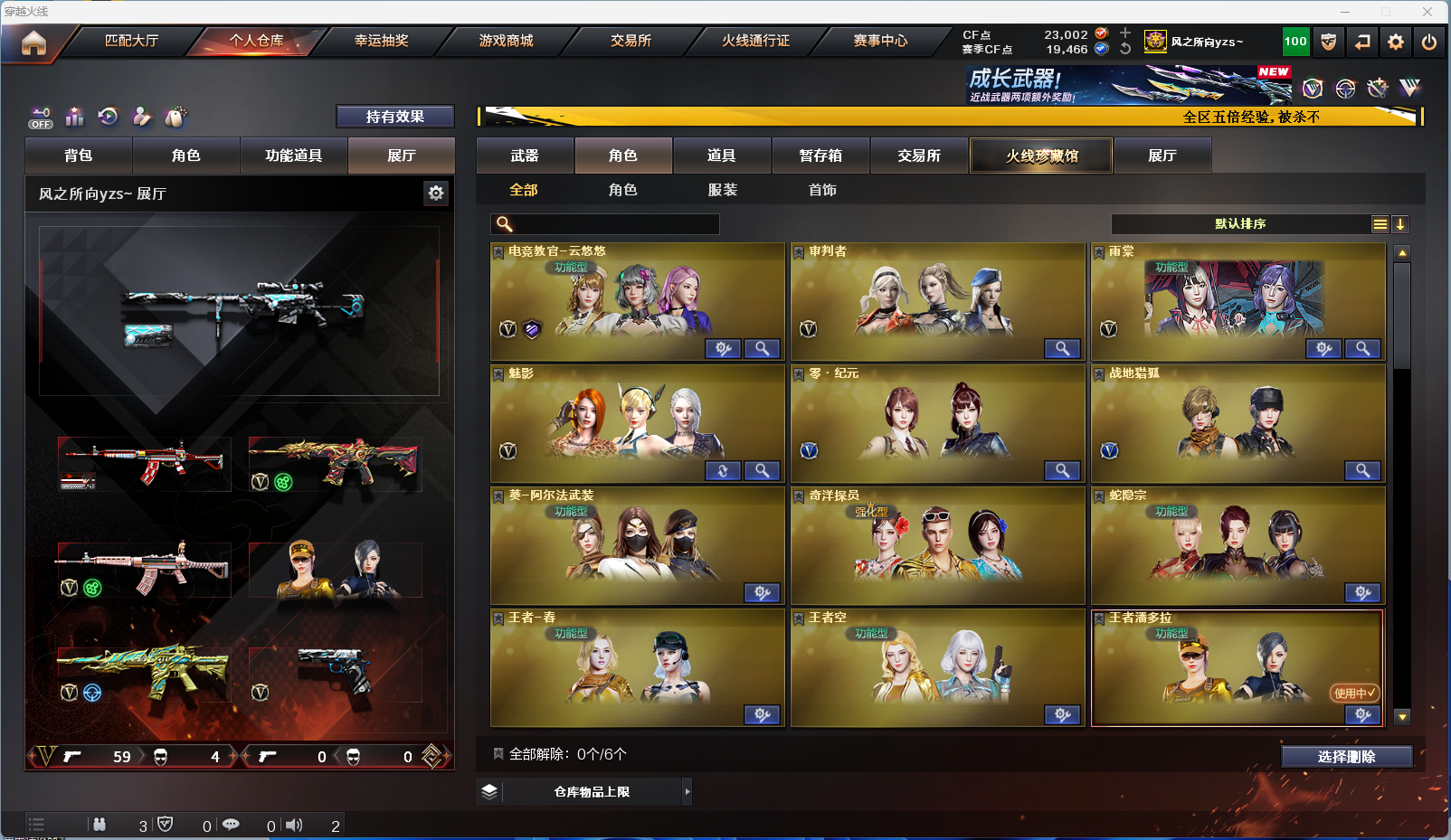Switch to the 背包 tab

79,156
